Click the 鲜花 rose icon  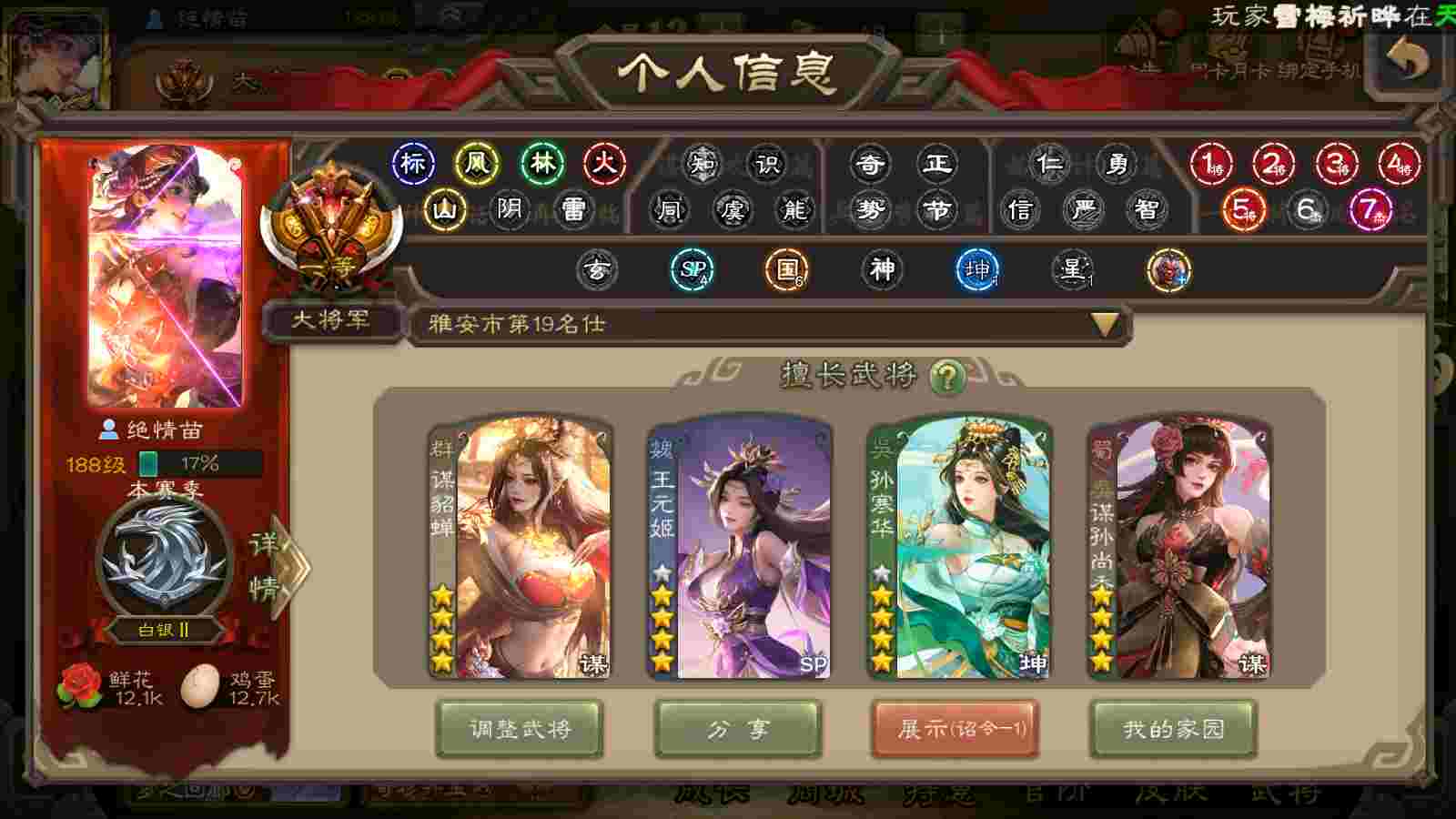(80, 686)
